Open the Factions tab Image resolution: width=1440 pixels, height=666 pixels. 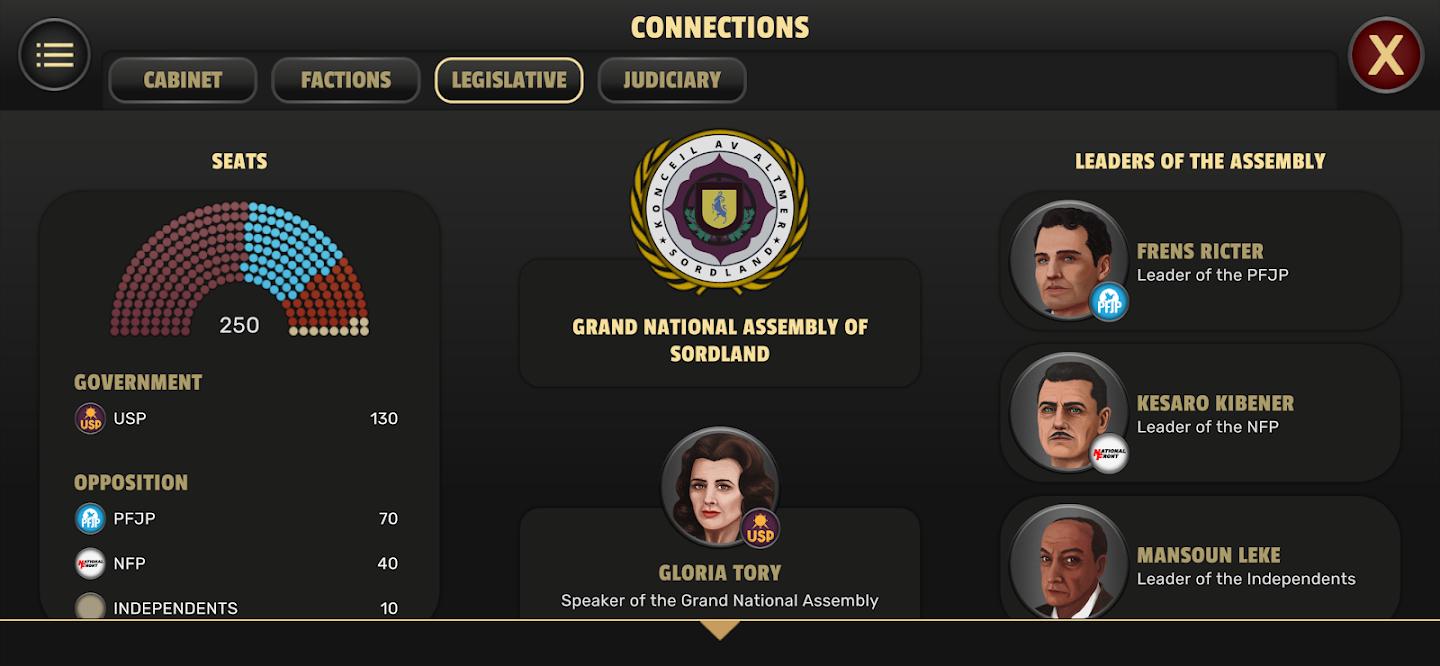click(346, 80)
